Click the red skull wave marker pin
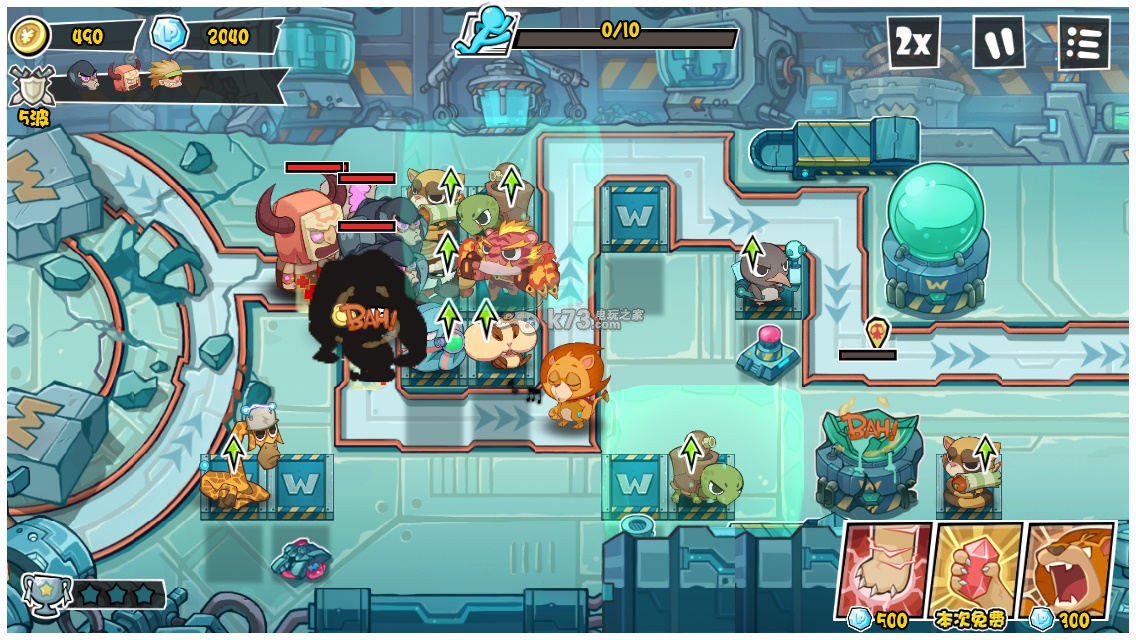This screenshot has height=640, width=1136. tap(876, 331)
